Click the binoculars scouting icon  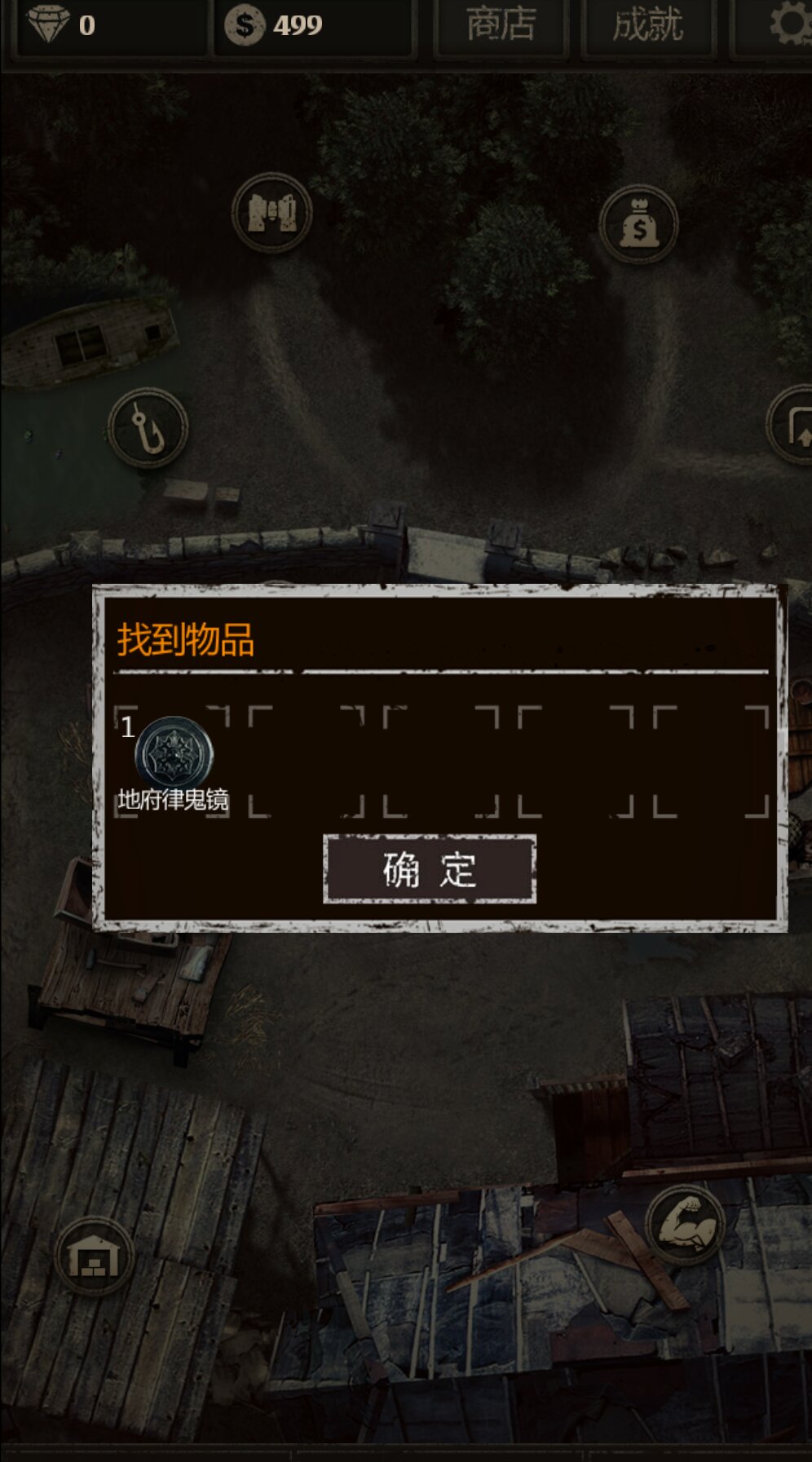(x=272, y=214)
